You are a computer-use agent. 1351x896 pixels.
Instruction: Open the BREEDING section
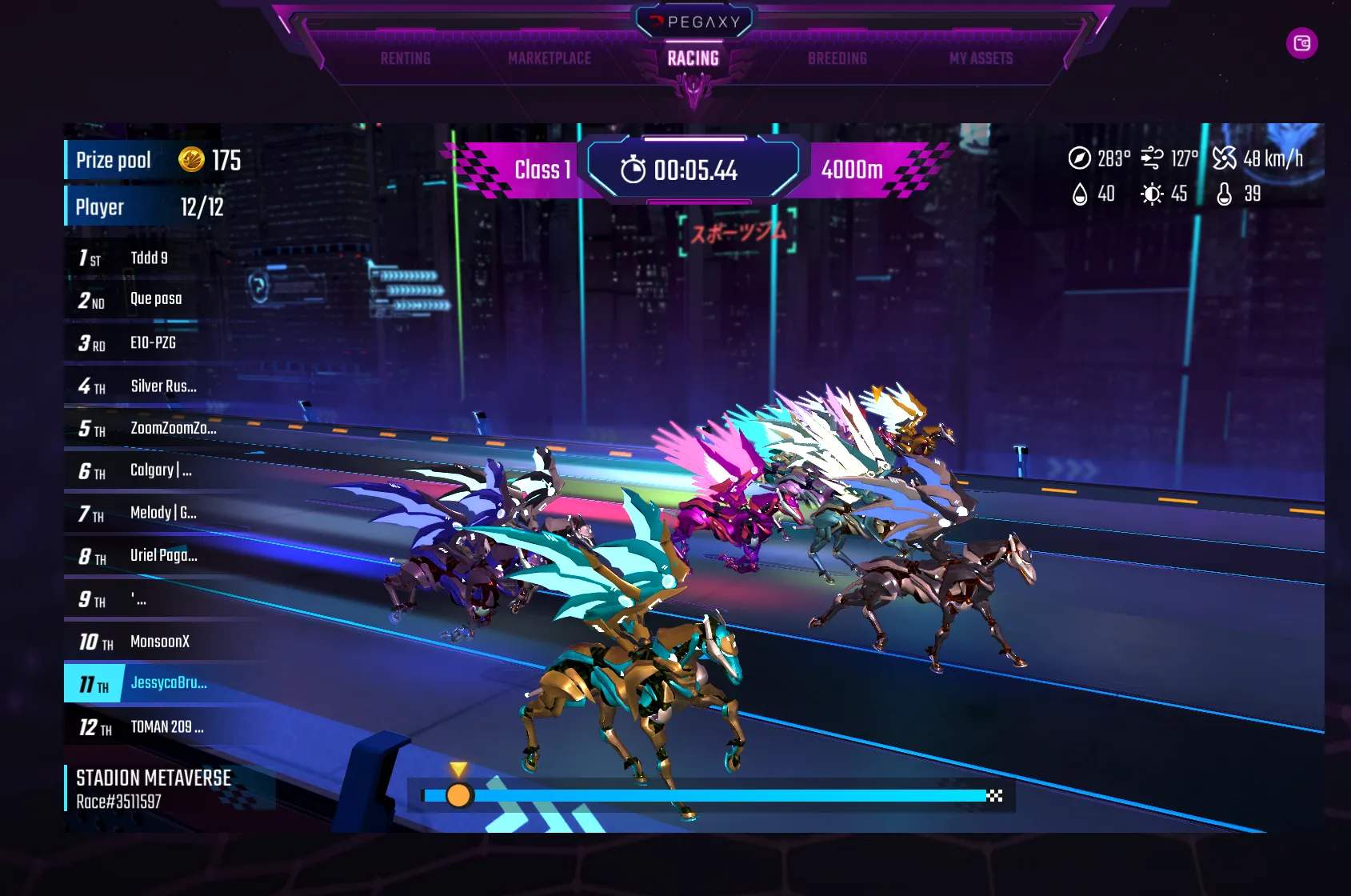click(837, 58)
